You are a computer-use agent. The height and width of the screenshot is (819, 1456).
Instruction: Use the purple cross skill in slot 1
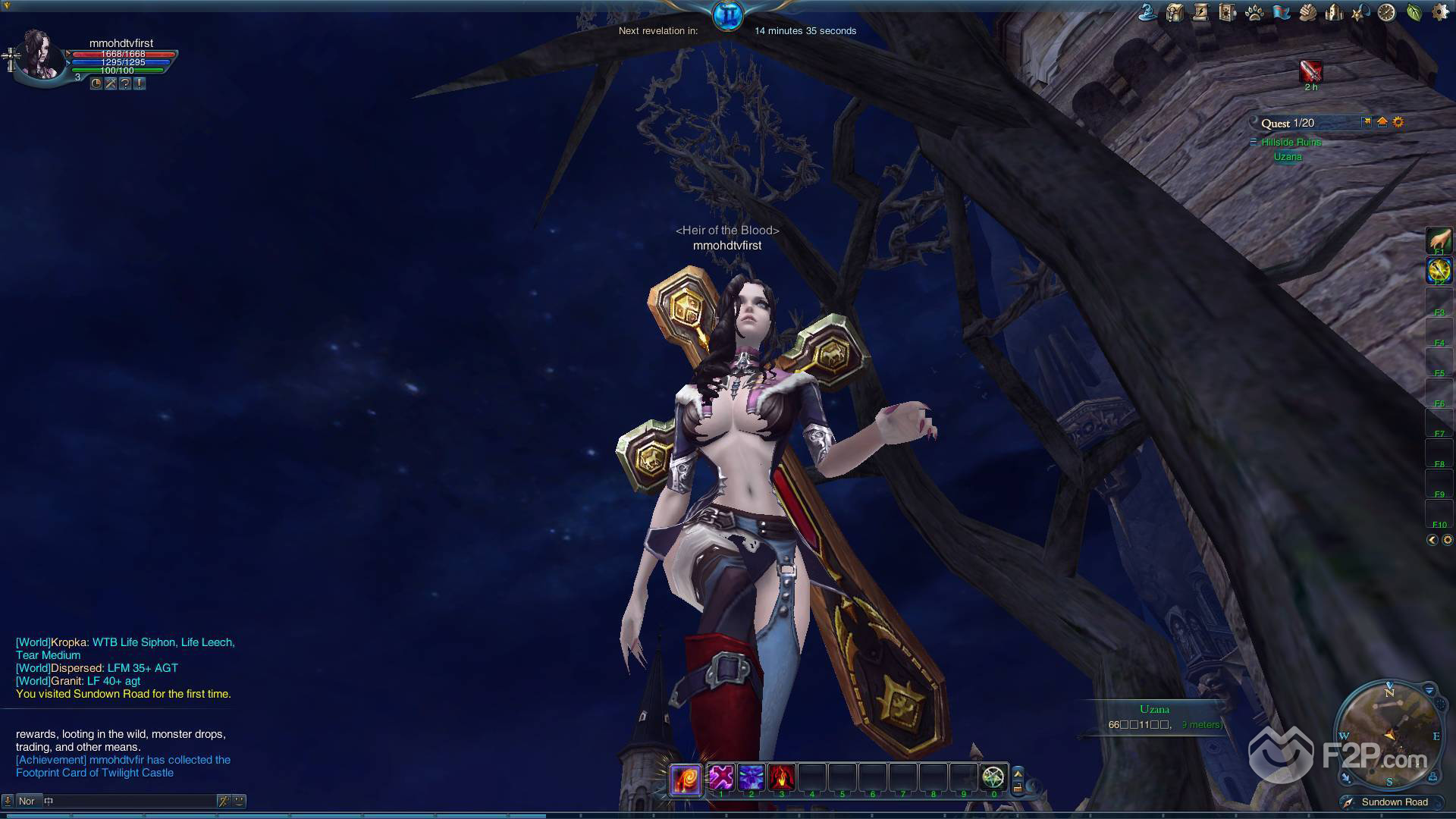point(720,777)
